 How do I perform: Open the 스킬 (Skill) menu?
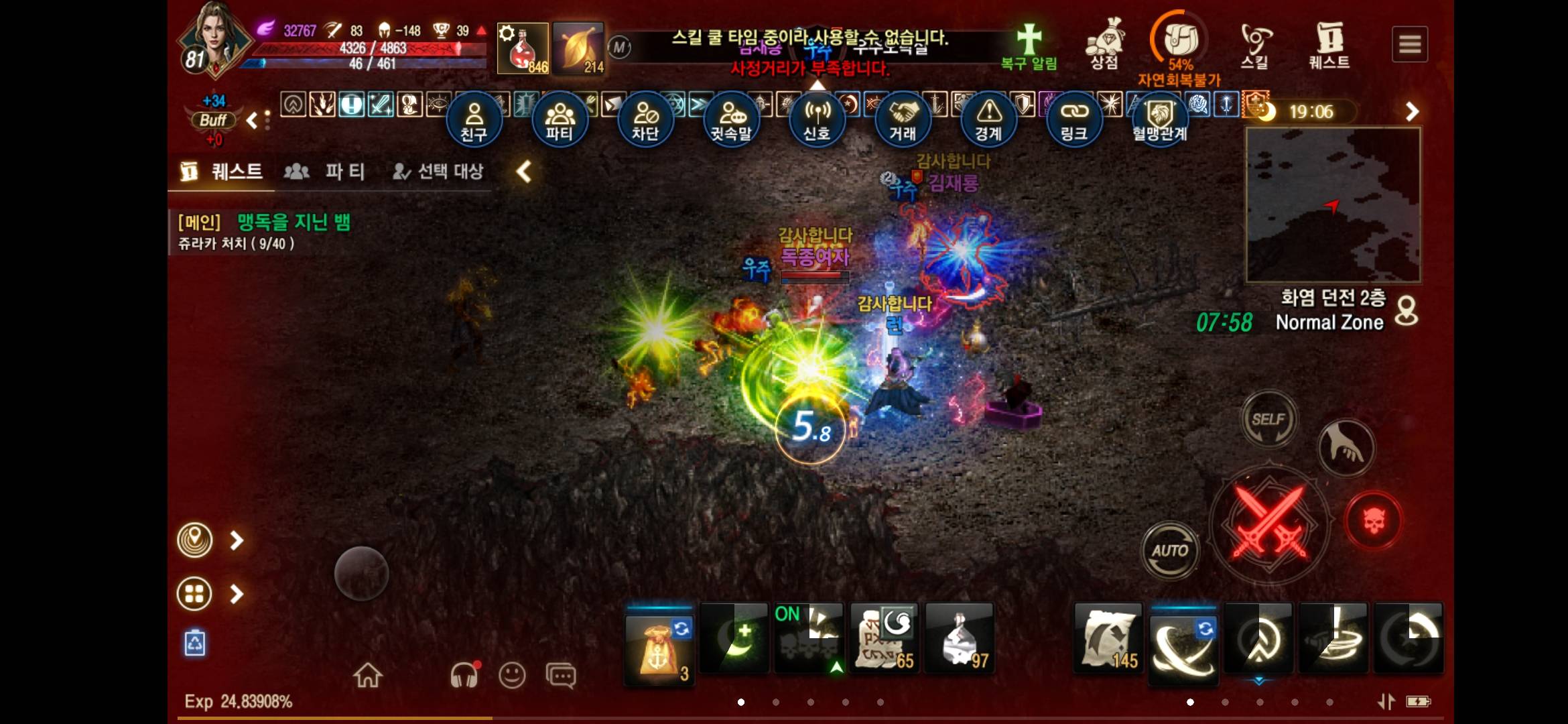[x=1254, y=44]
